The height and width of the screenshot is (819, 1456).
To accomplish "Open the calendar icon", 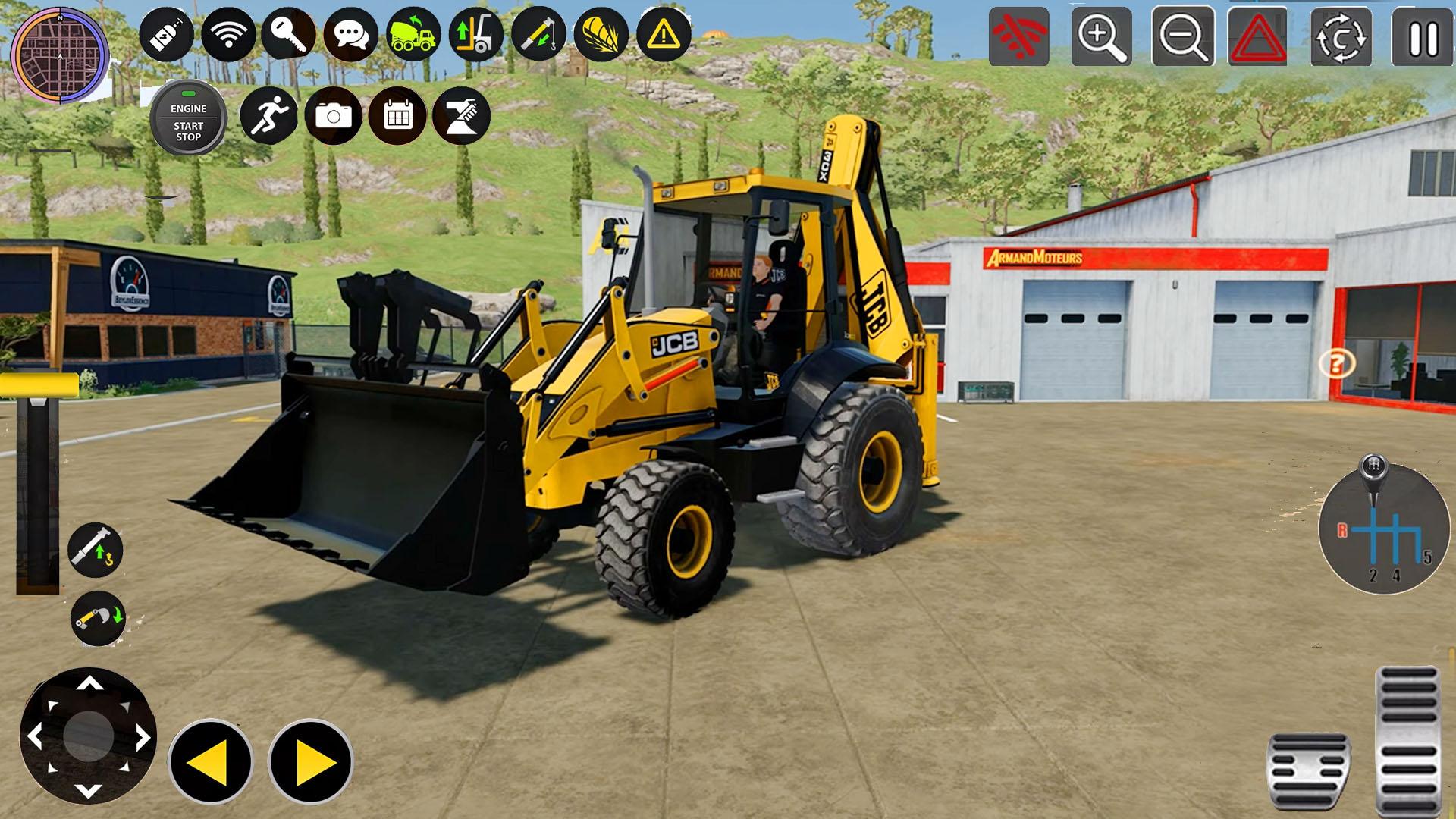I will (x=396, y=115).
